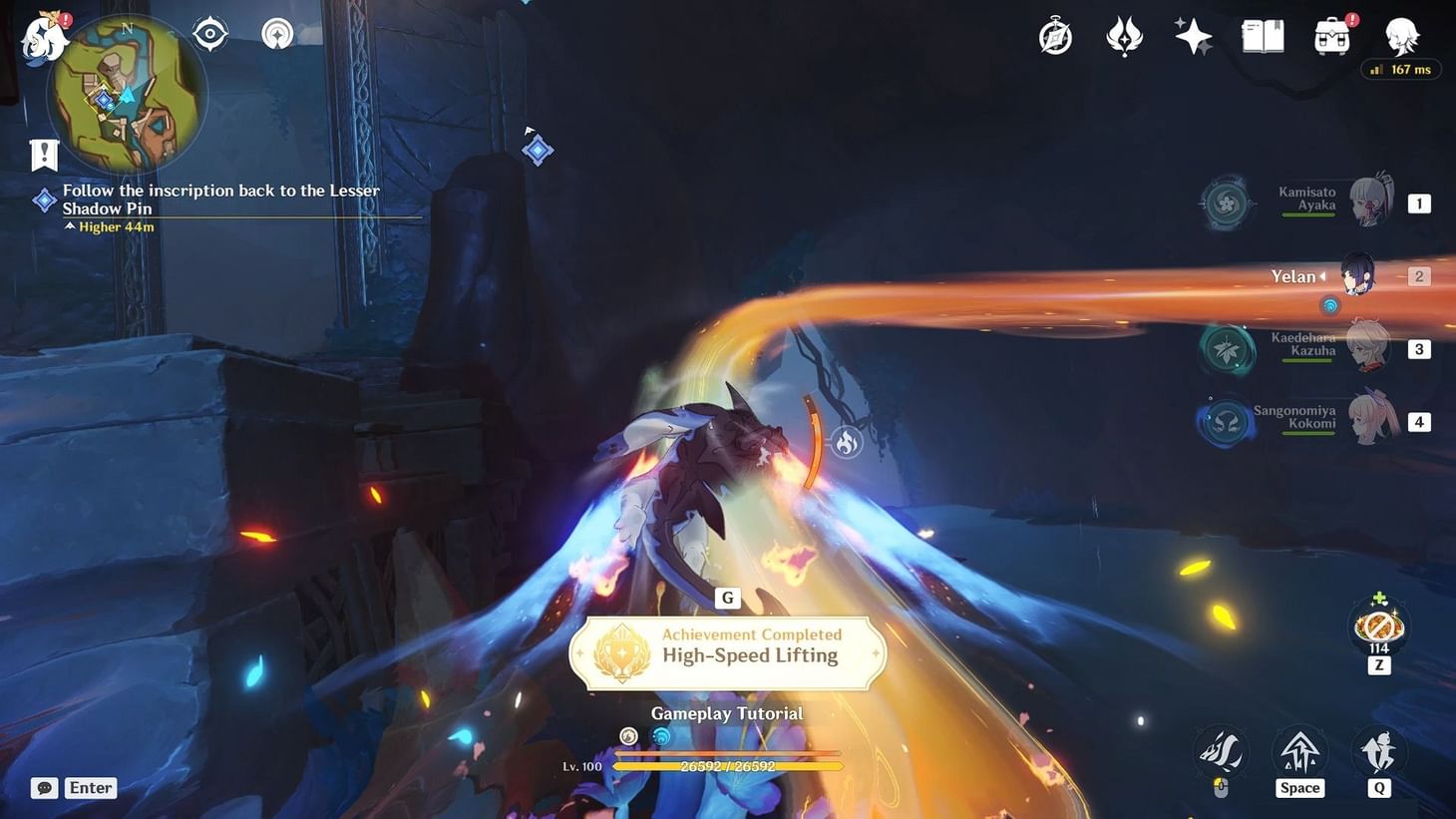
Task: Open the Wish menu star icon
Action: 1194,36
